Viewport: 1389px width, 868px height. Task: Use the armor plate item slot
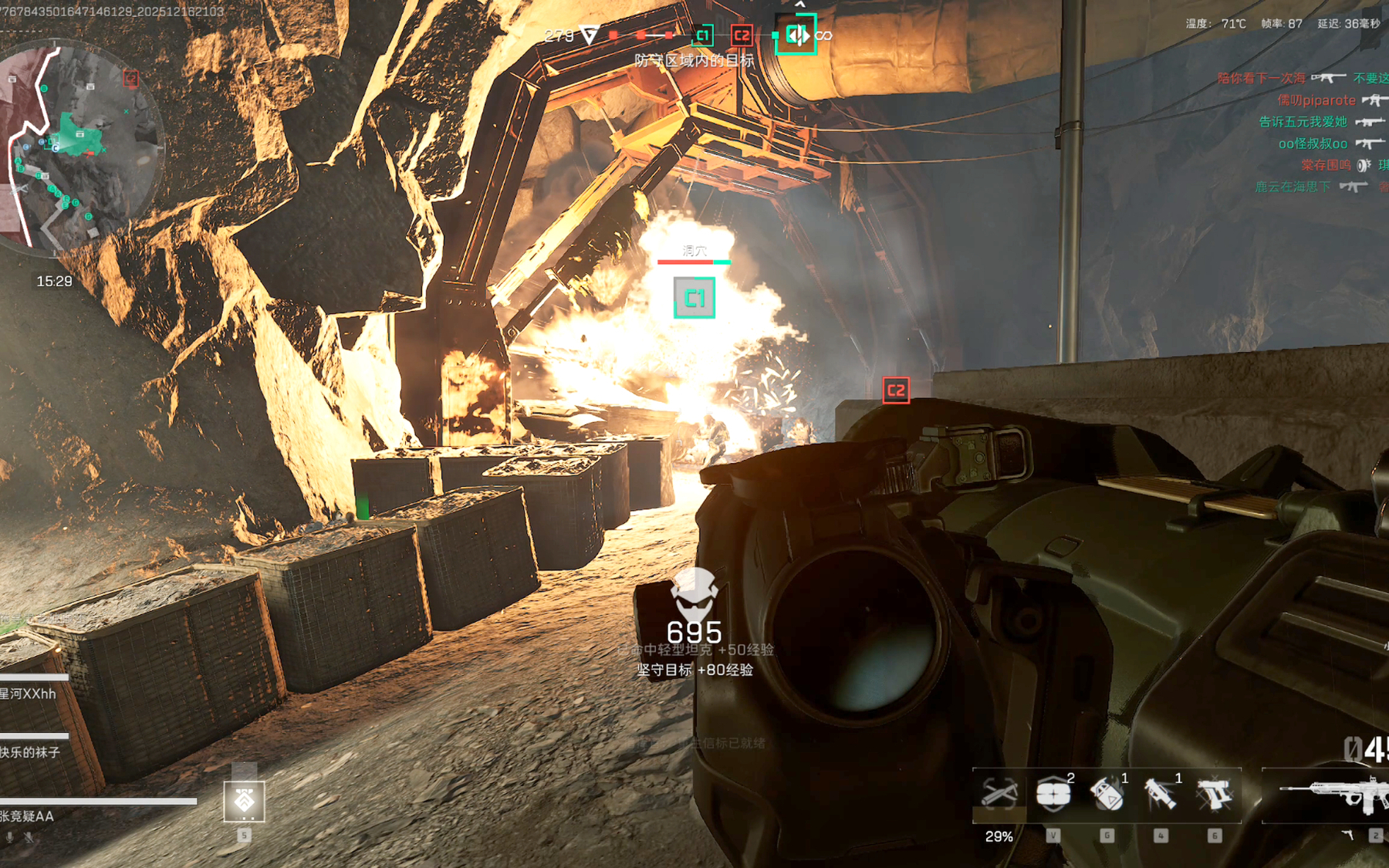tap(1053, 795)
